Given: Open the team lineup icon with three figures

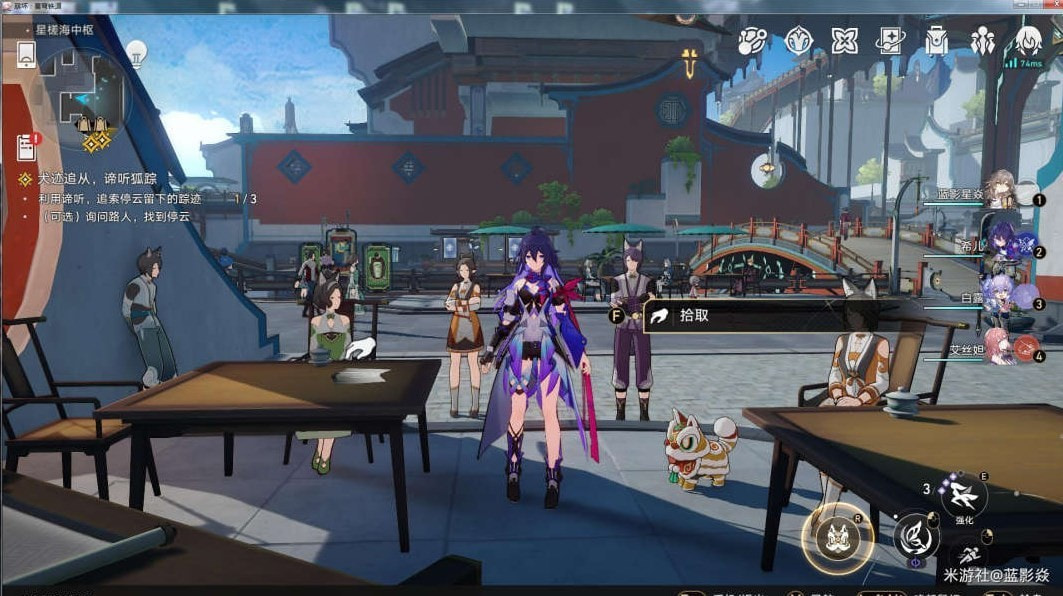Looking at the screenshot, I should [982, 41].
